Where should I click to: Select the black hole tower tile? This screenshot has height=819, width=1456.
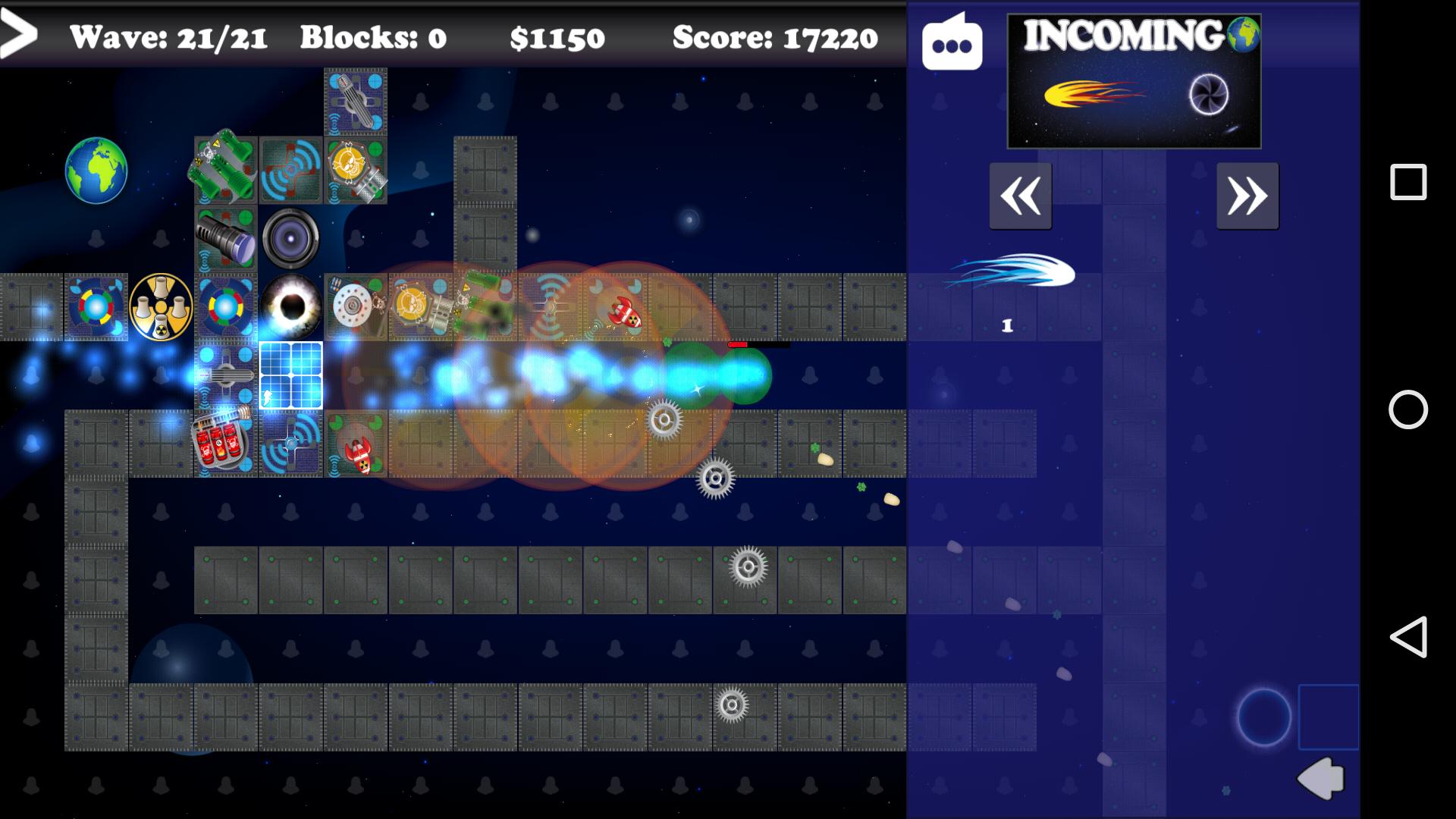click(x=291, y=307)
